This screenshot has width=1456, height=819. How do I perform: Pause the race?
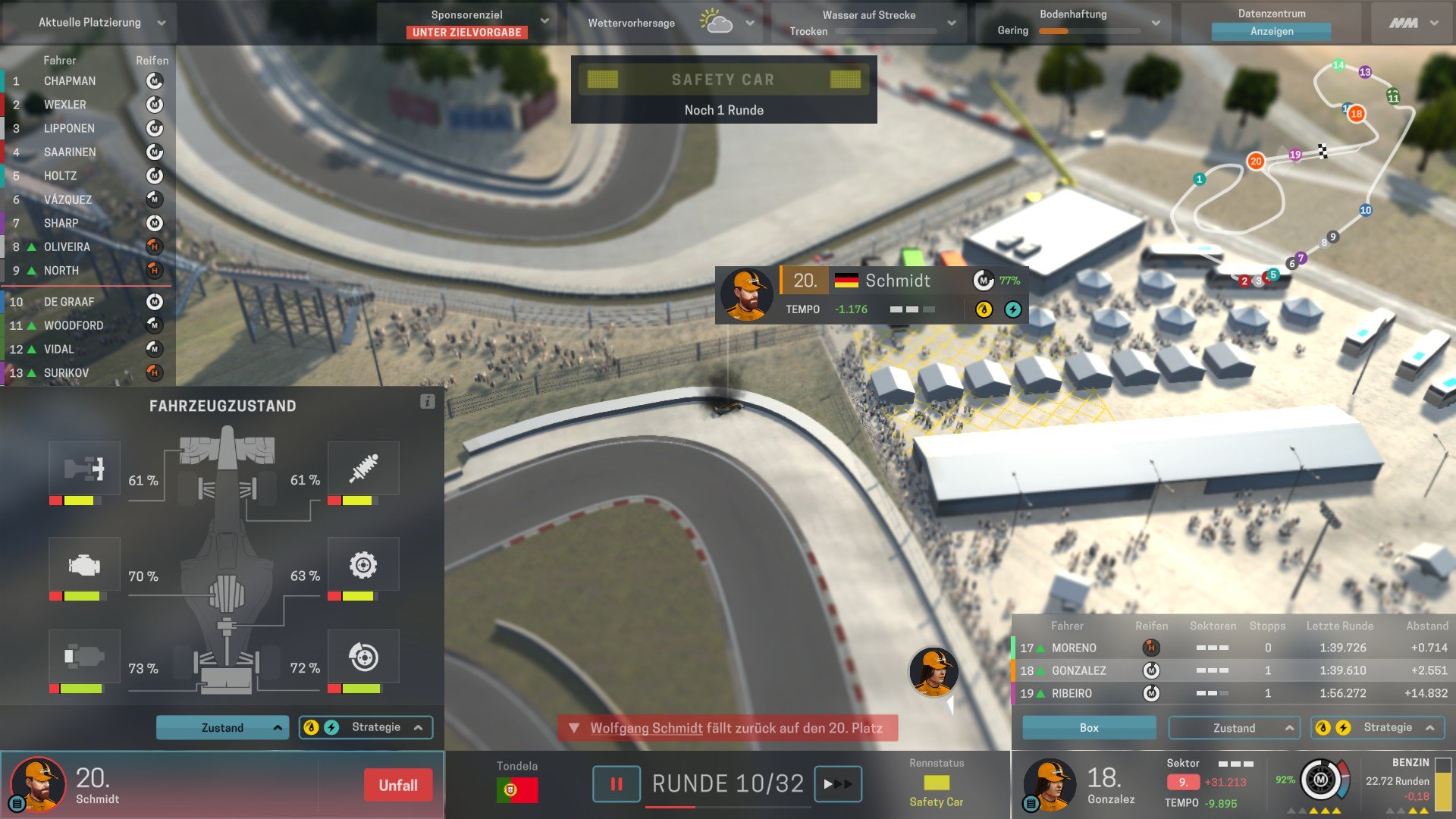(617, 784)
